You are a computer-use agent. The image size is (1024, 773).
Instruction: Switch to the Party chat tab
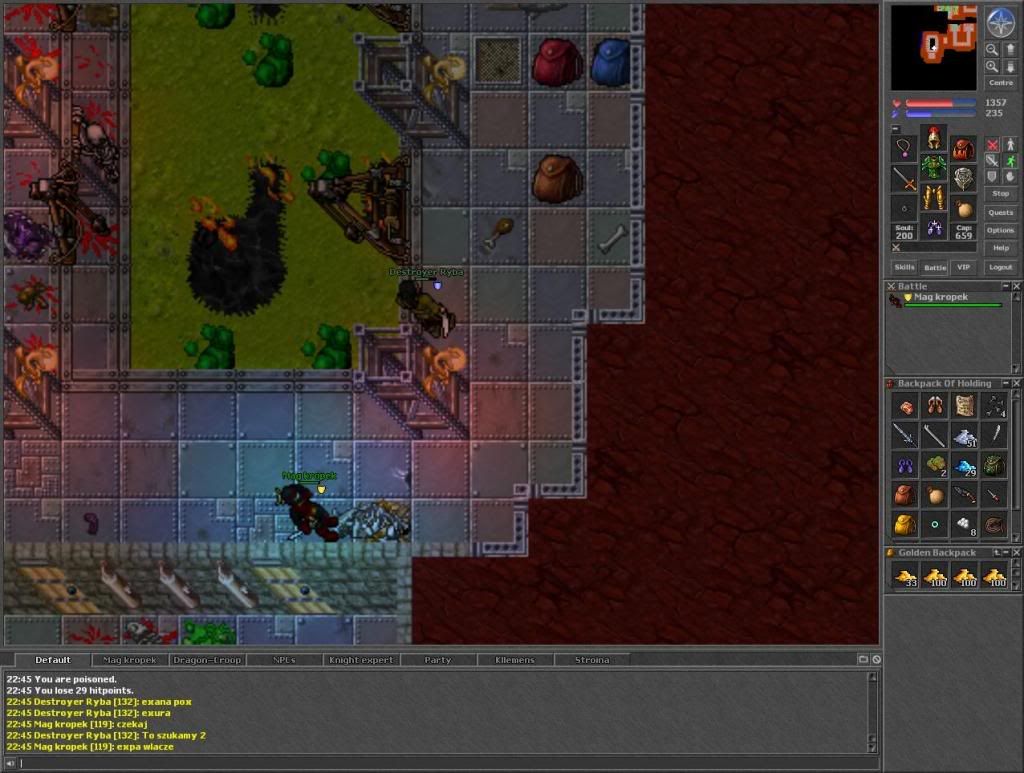click(438, 660)
